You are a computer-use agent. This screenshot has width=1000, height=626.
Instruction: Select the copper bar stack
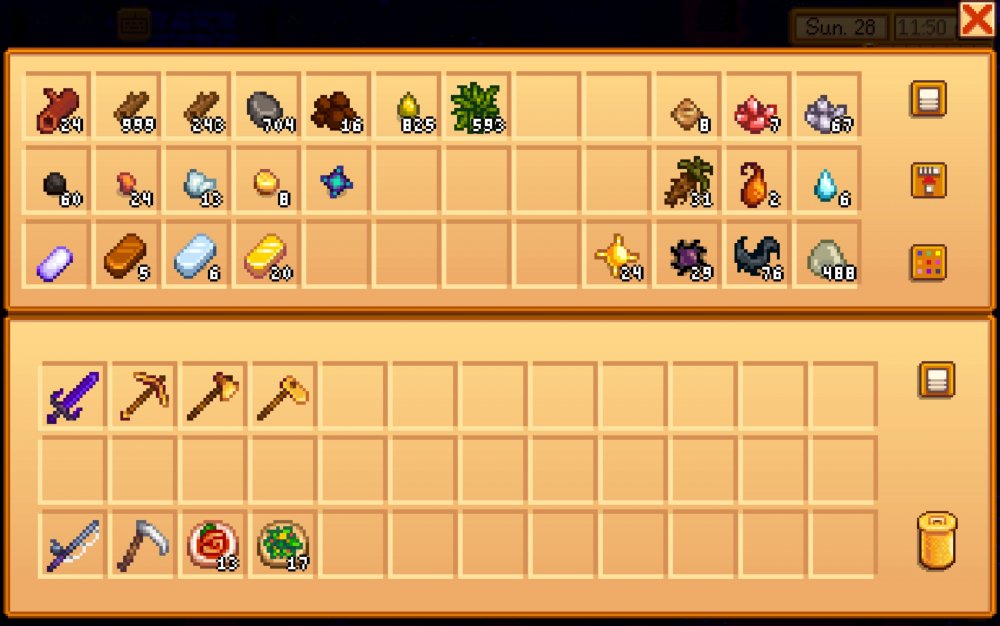(x=128, y=257)
